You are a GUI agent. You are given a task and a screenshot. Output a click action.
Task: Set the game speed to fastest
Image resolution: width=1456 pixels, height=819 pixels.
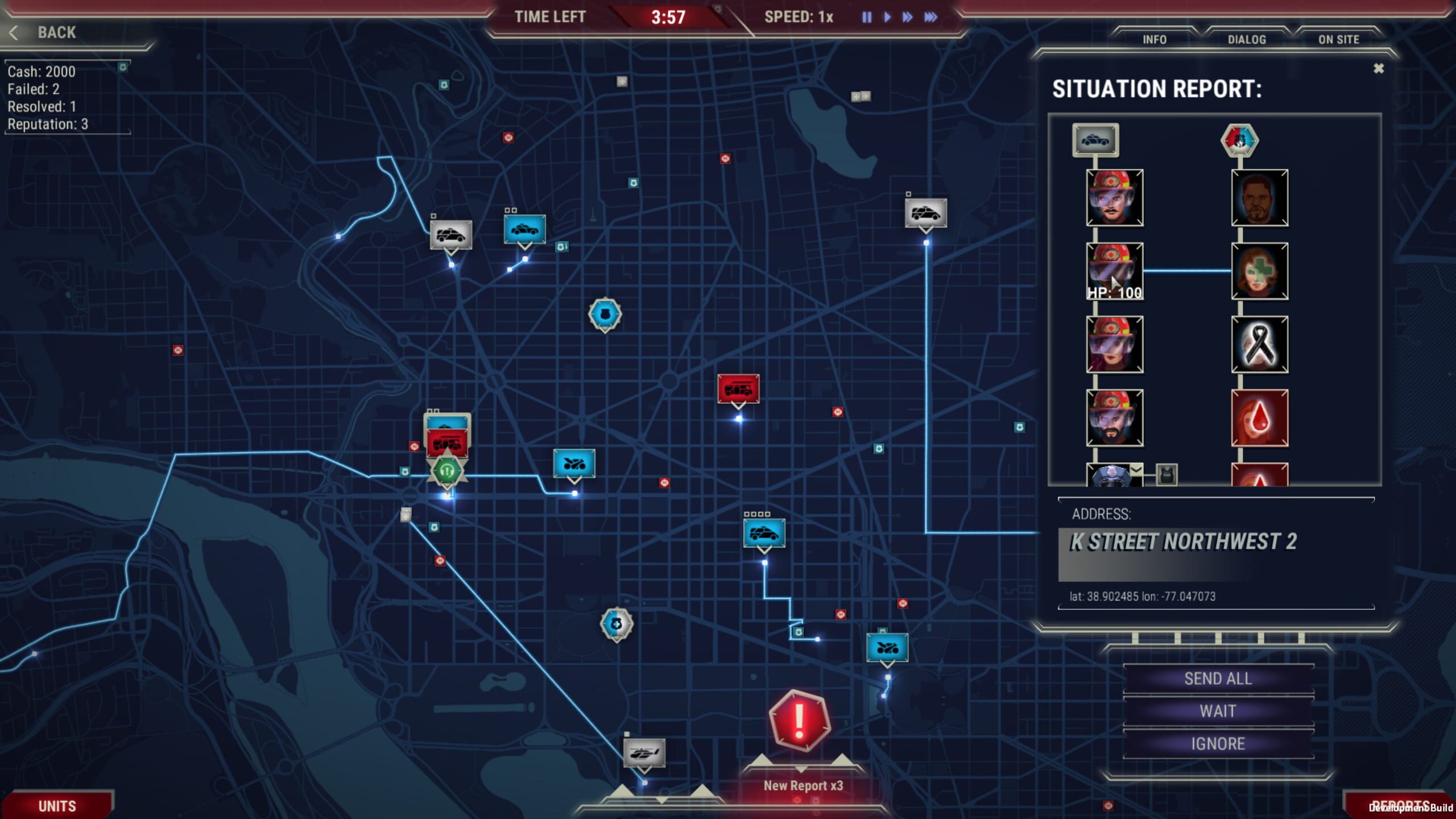[930, 18]
